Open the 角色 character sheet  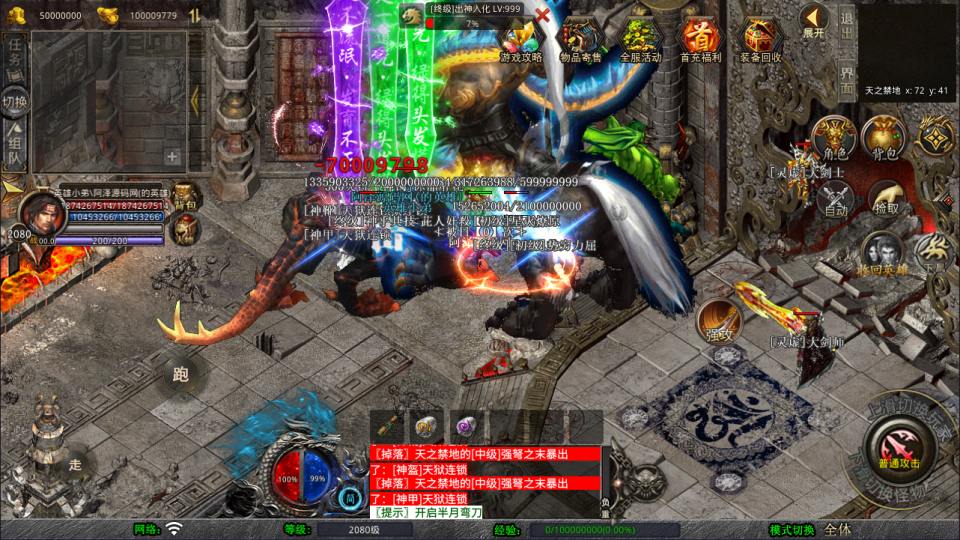[x=833, y=139]
